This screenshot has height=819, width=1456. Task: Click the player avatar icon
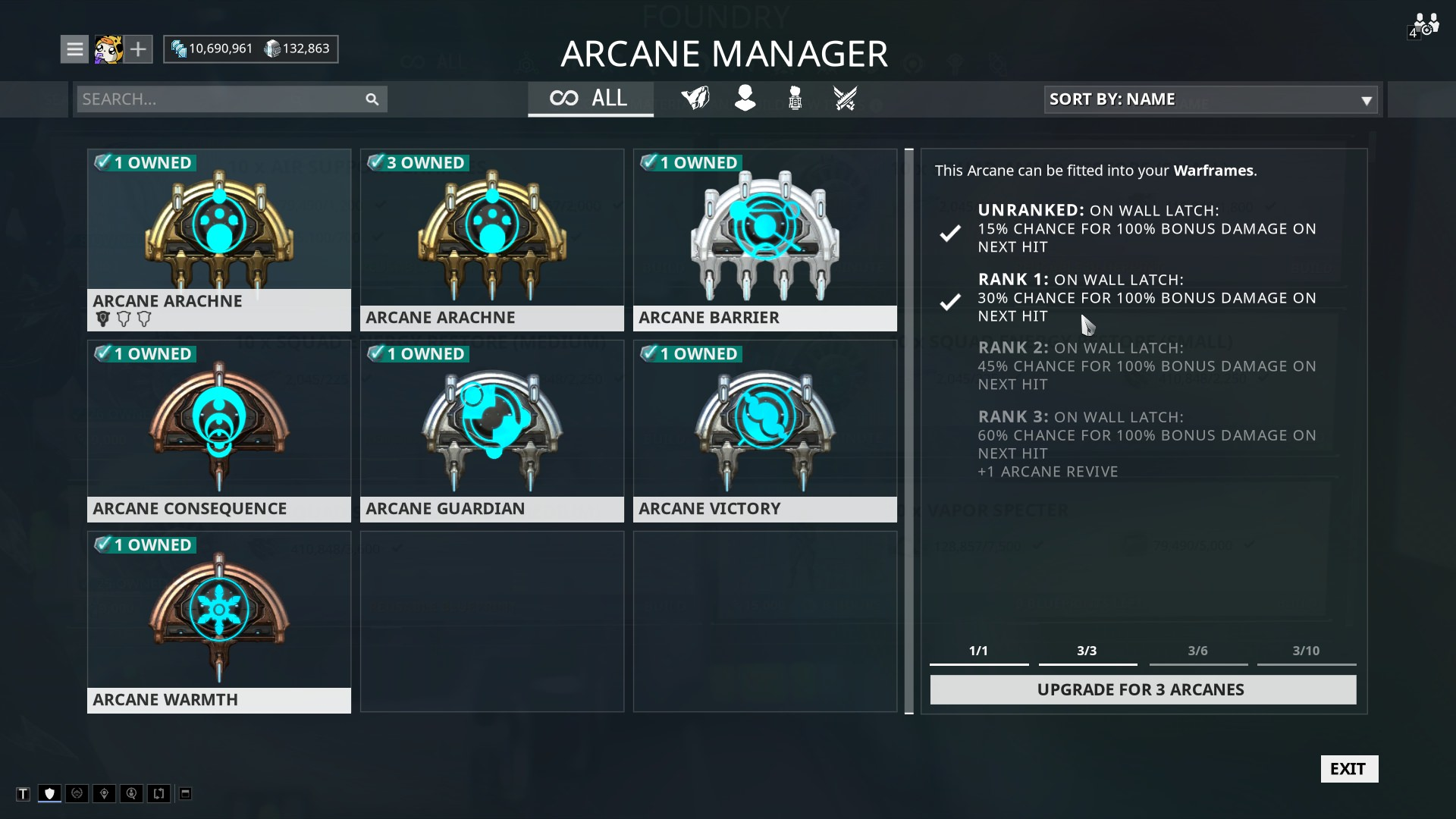click(108, 49)
